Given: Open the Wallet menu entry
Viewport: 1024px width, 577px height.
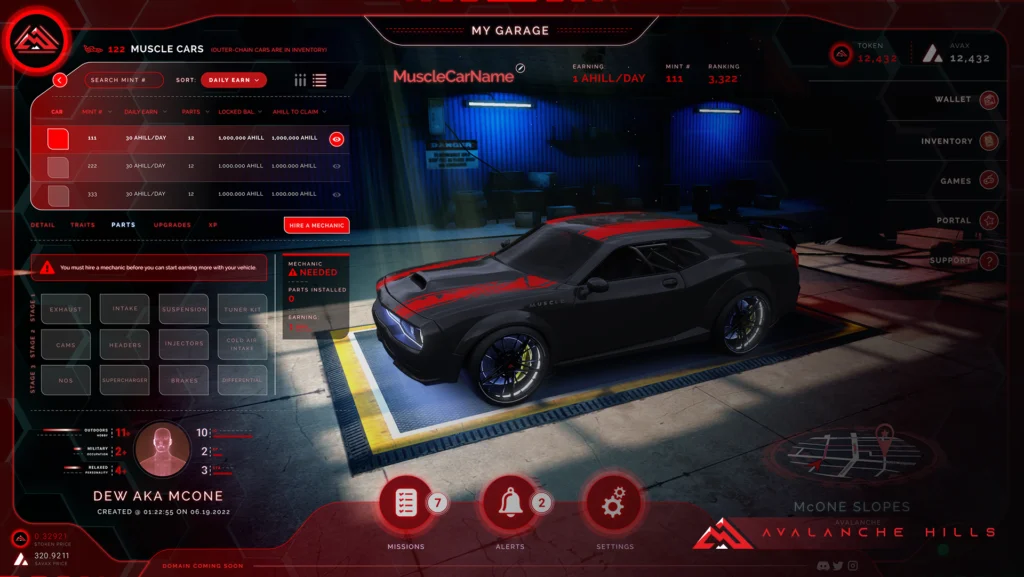Looking at the screenshot, I should pos(989,100).
